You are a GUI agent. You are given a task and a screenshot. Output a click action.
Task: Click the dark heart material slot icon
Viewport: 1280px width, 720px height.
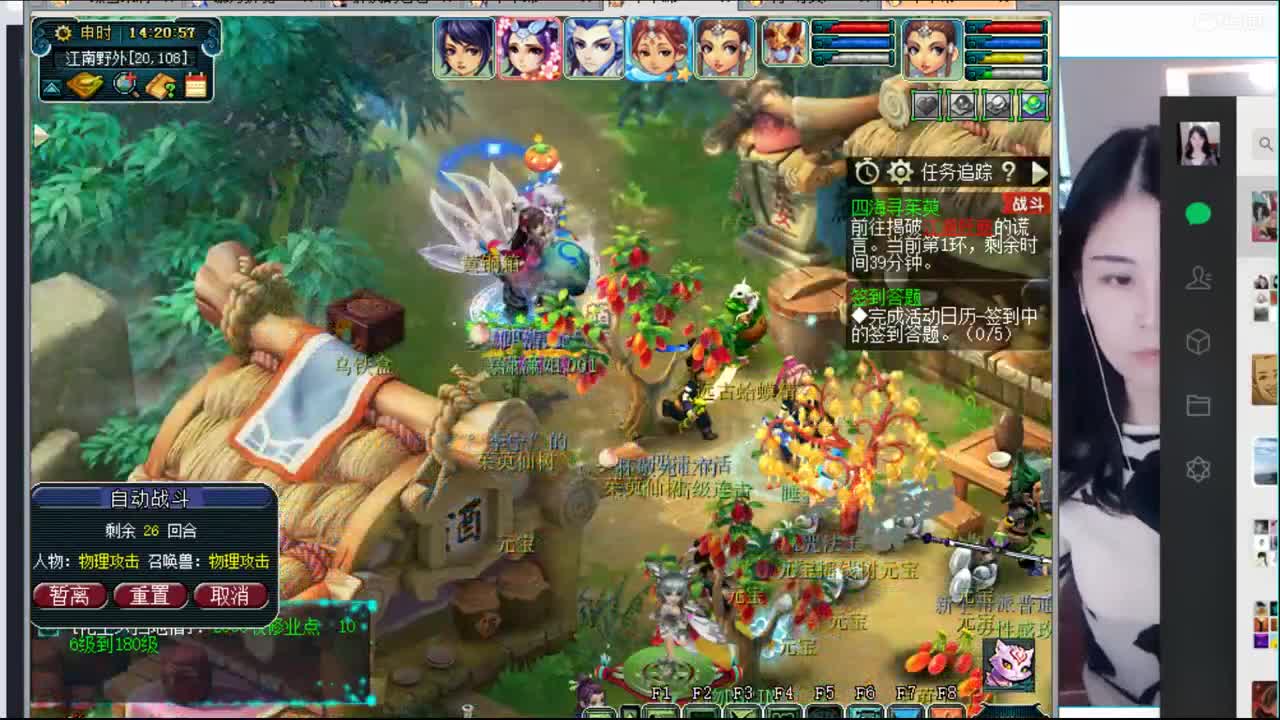click(x=926, y=104)
